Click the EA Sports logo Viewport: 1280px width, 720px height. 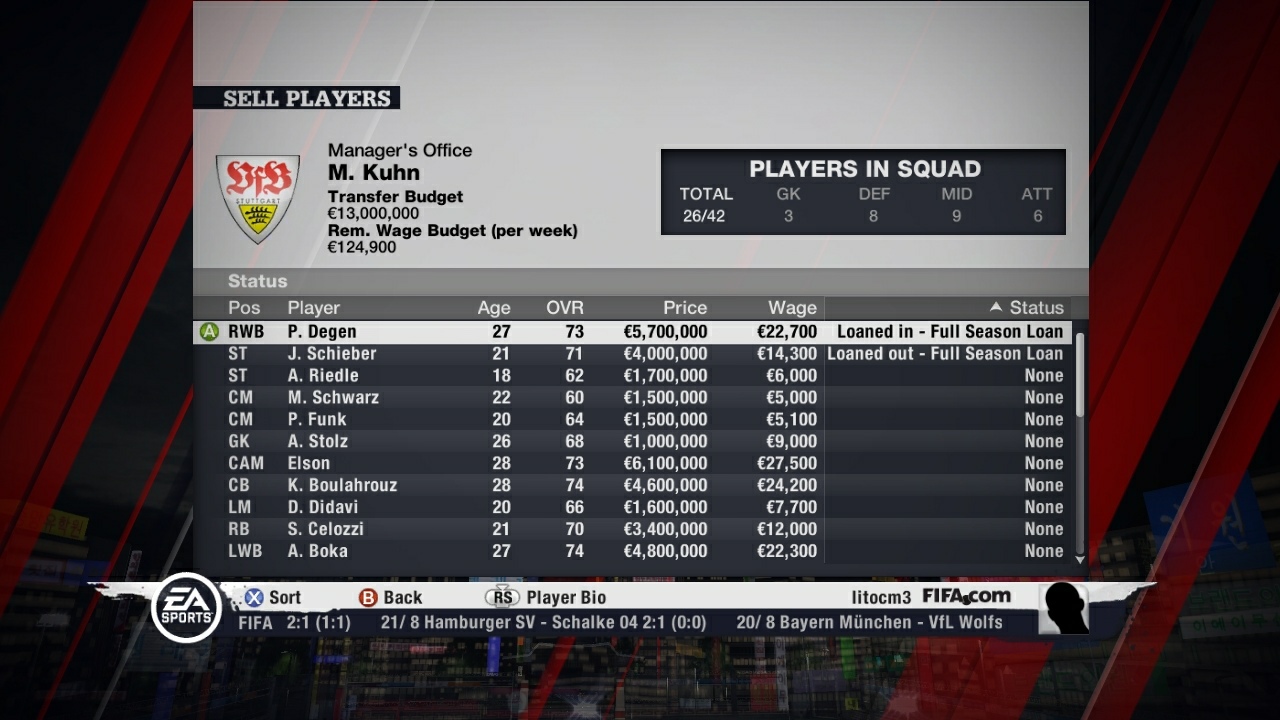click(186, 608)
